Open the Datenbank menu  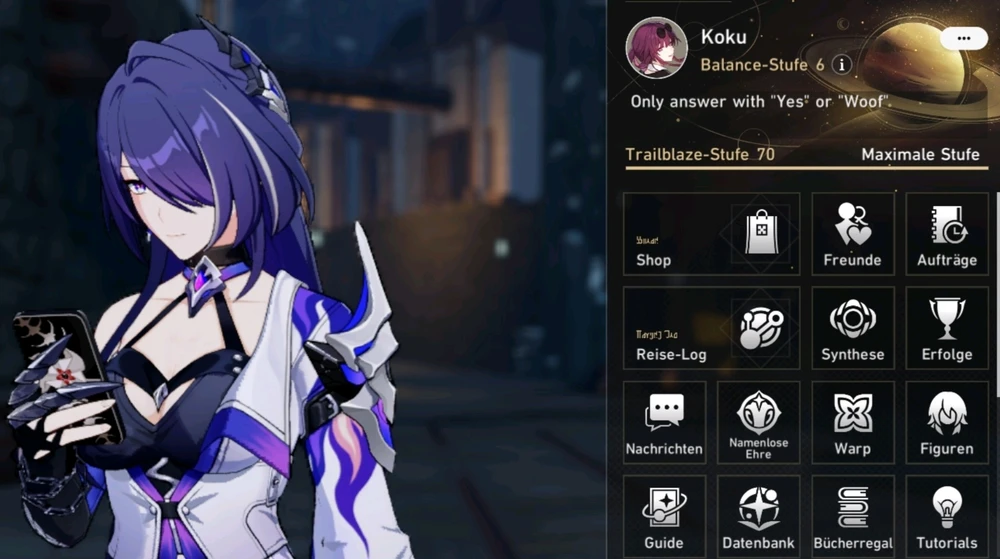pyautogui.click(x=758, y=516)
